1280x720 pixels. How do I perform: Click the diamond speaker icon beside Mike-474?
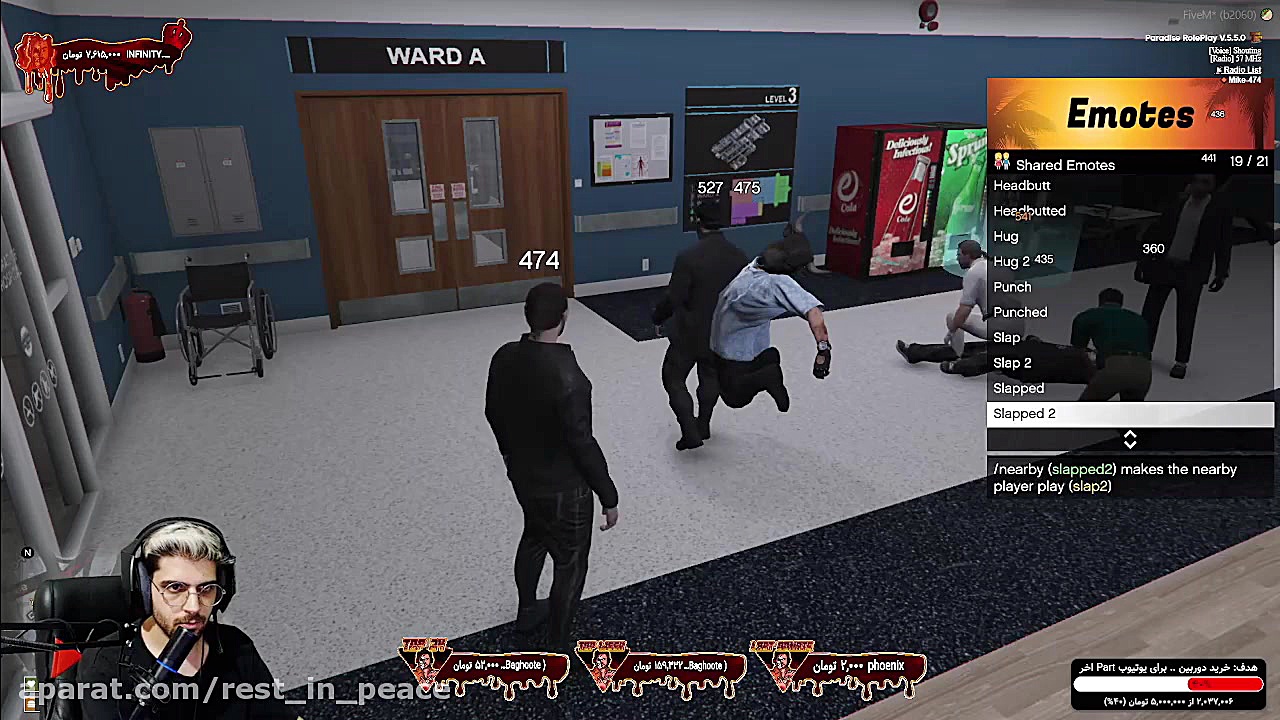point(1225,80)
